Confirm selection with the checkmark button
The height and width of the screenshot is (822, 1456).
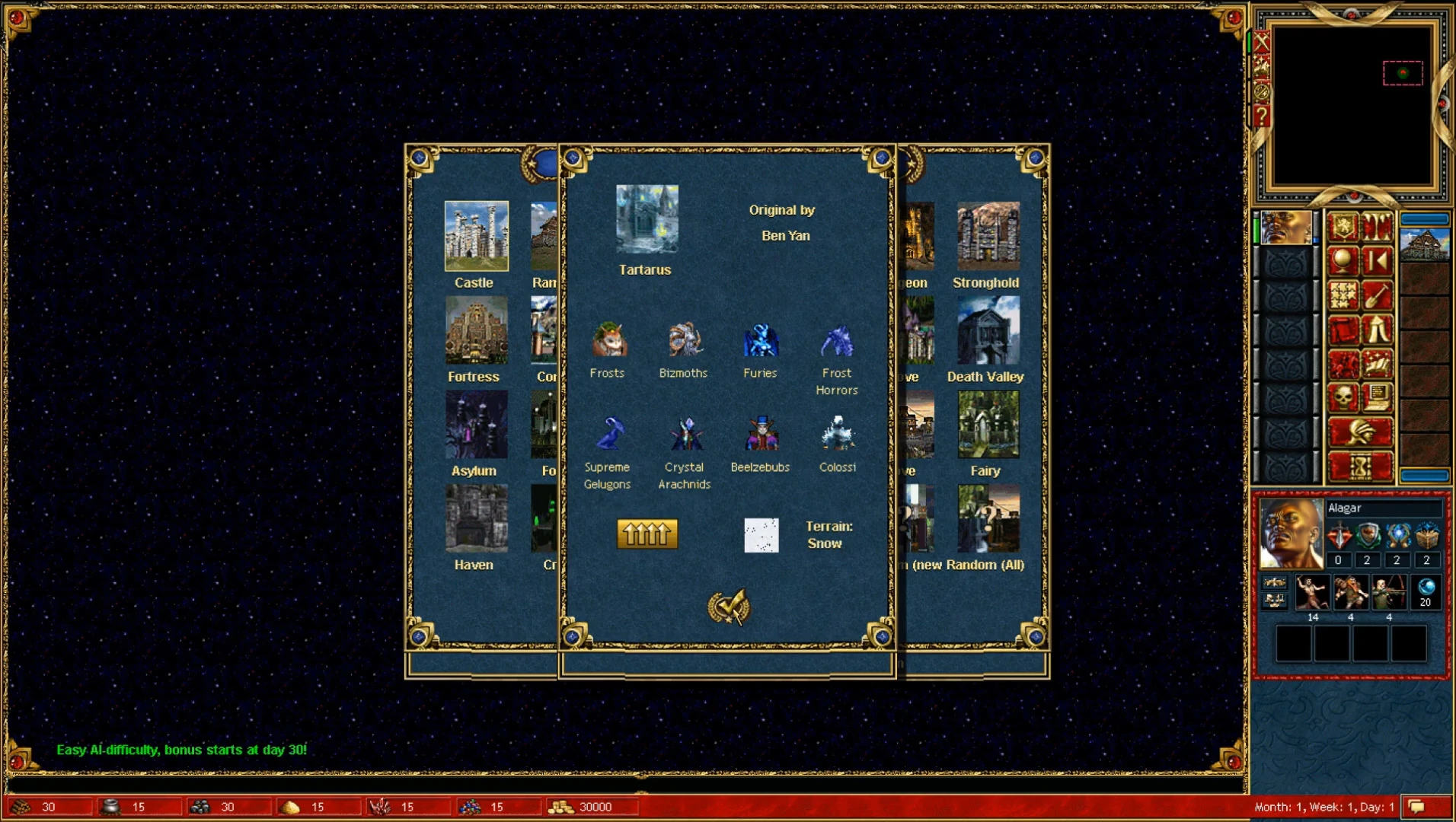[x=729, y=608]
